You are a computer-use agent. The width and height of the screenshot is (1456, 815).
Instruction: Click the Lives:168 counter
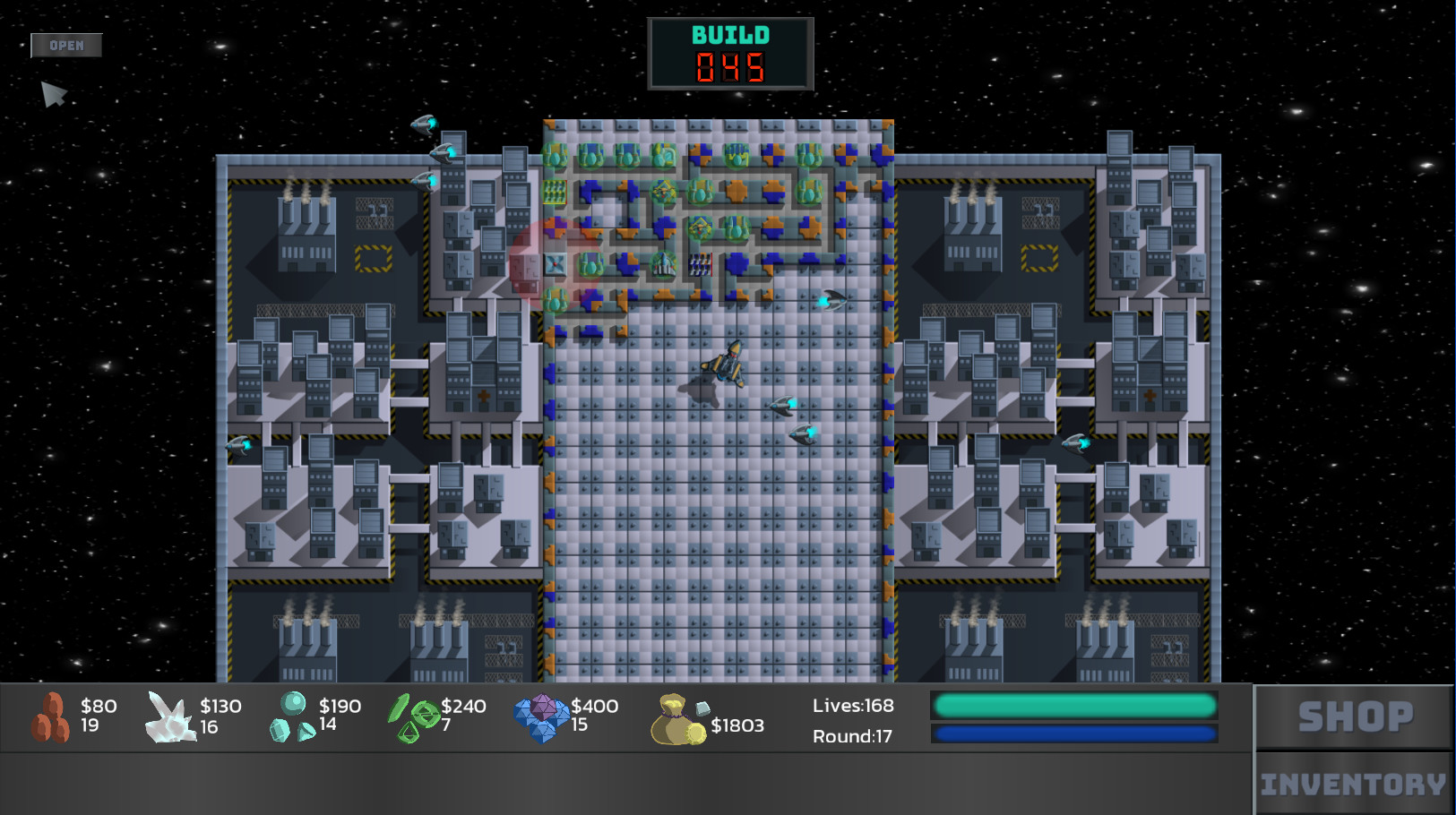852,706
